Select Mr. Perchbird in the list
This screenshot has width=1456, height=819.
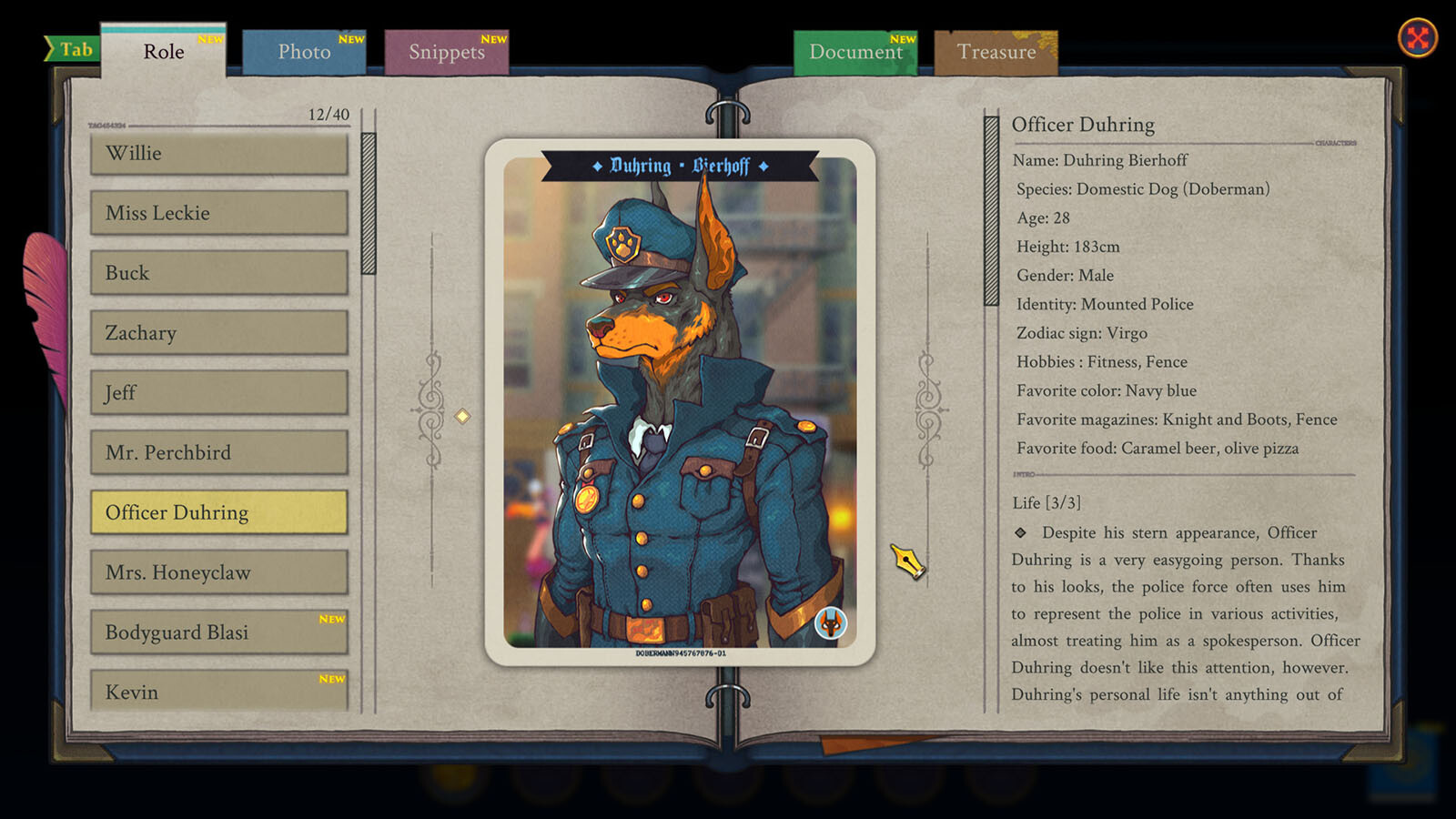[218, 452]
